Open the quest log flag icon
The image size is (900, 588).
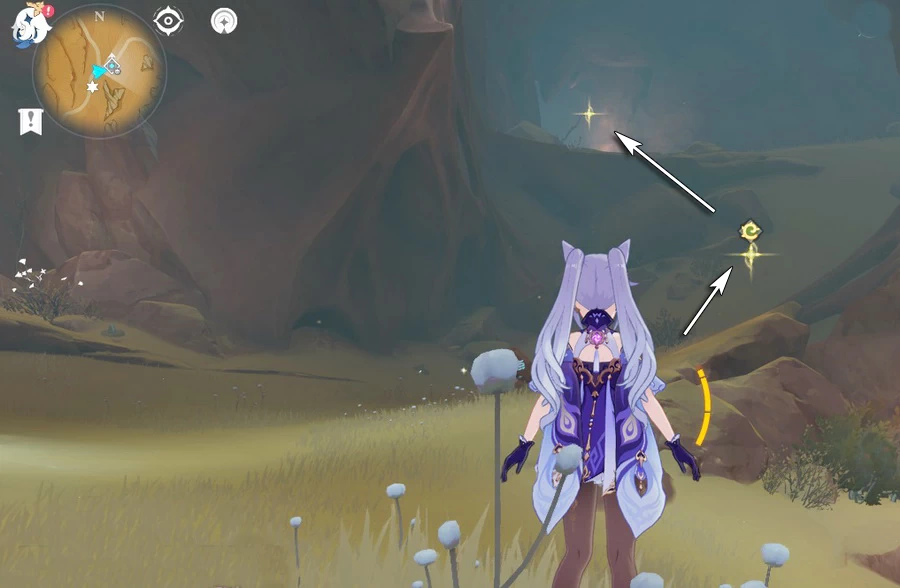(30, 122)
